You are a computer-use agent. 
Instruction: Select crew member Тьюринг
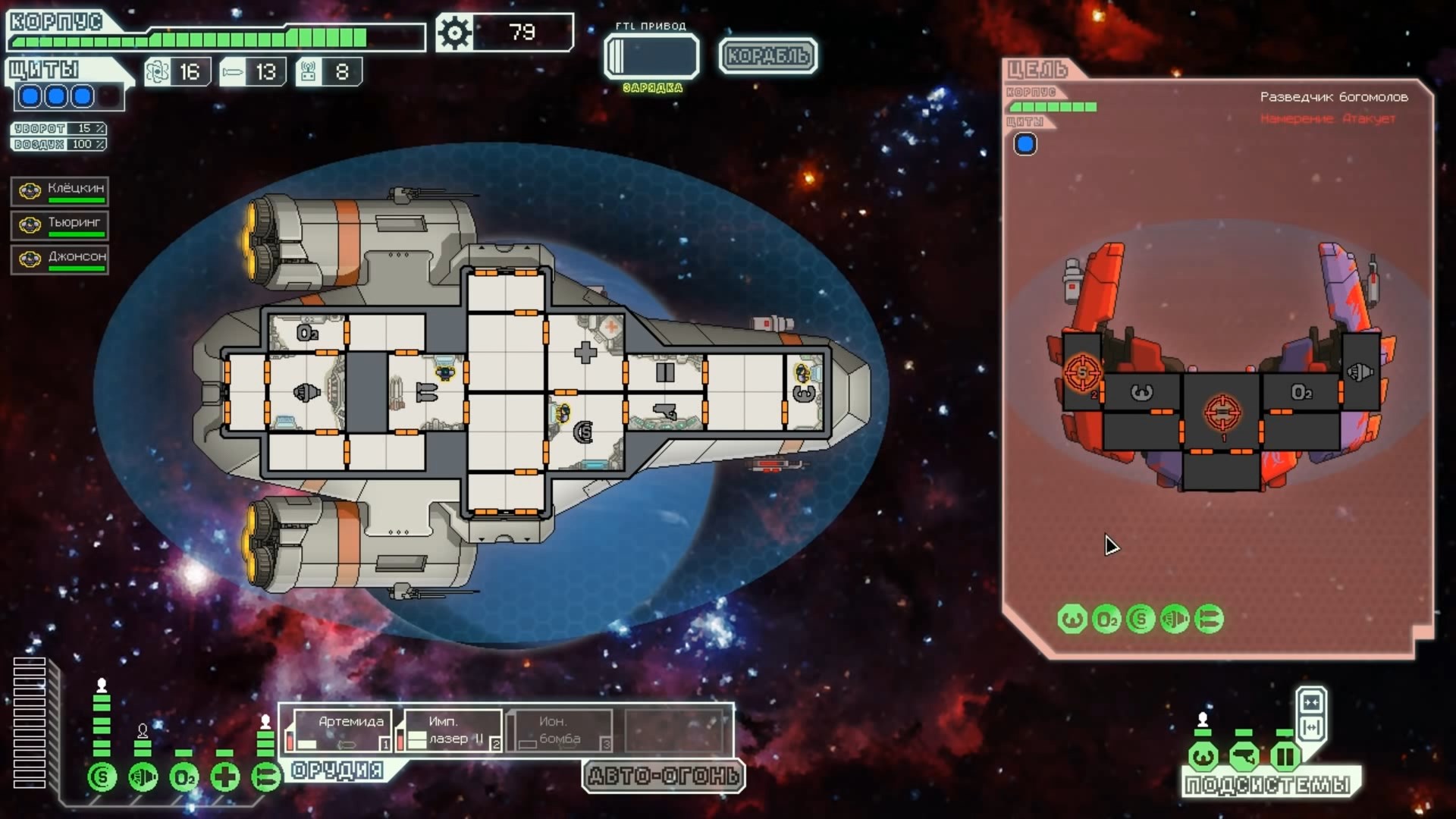(x=60, y=225)
